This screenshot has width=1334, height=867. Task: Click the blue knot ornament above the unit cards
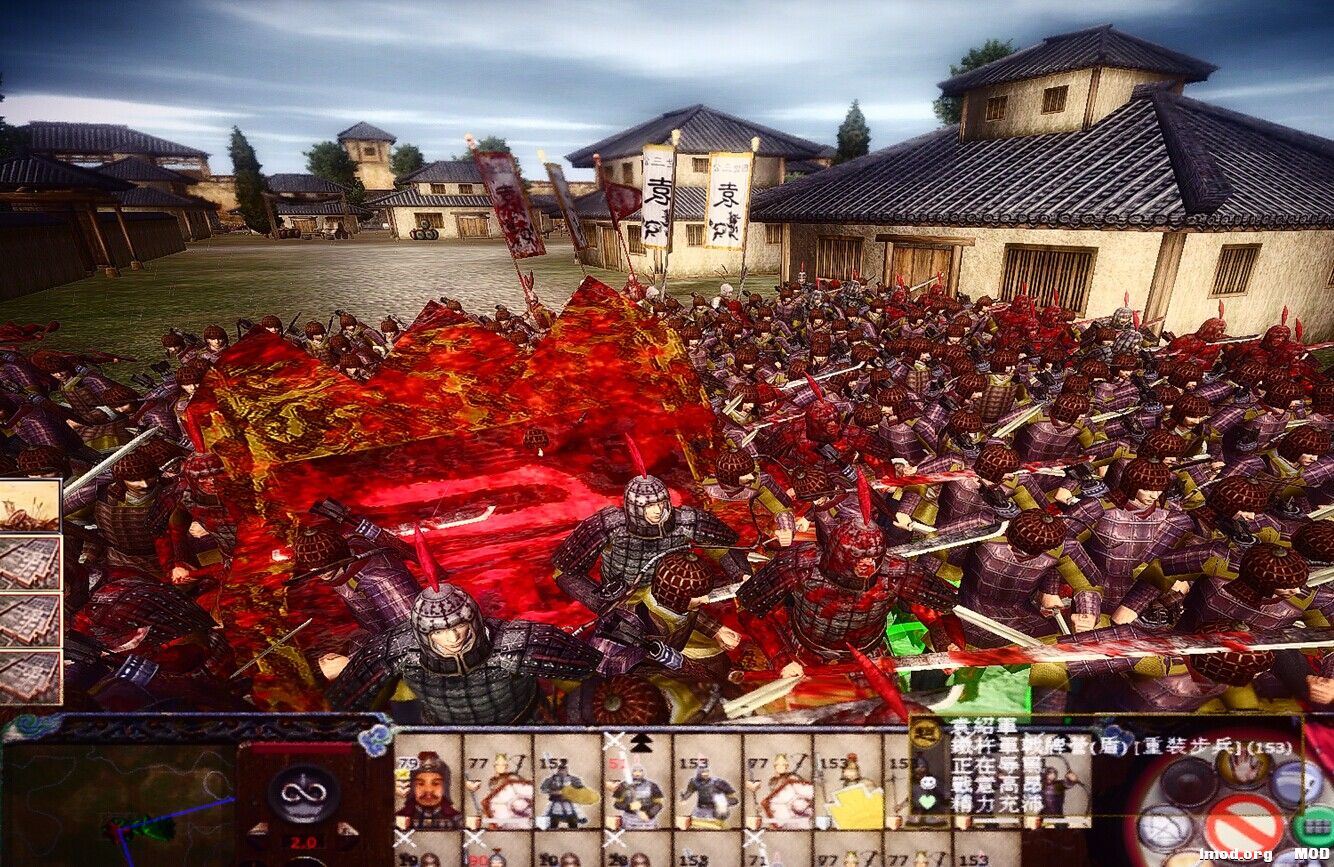[x=375, y=736]
